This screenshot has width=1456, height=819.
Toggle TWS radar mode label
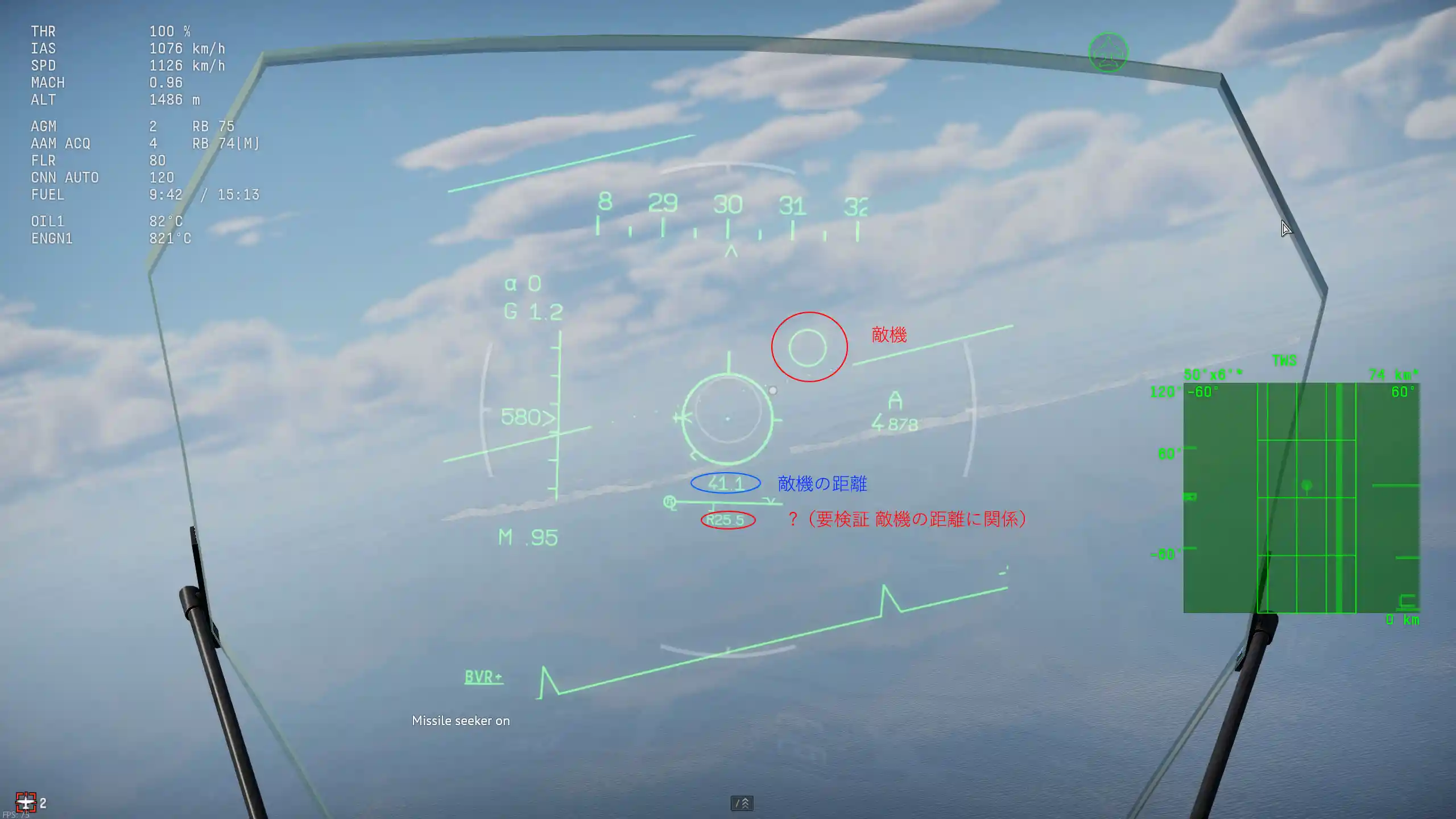pyautogui.click(x=1284, y=360)
